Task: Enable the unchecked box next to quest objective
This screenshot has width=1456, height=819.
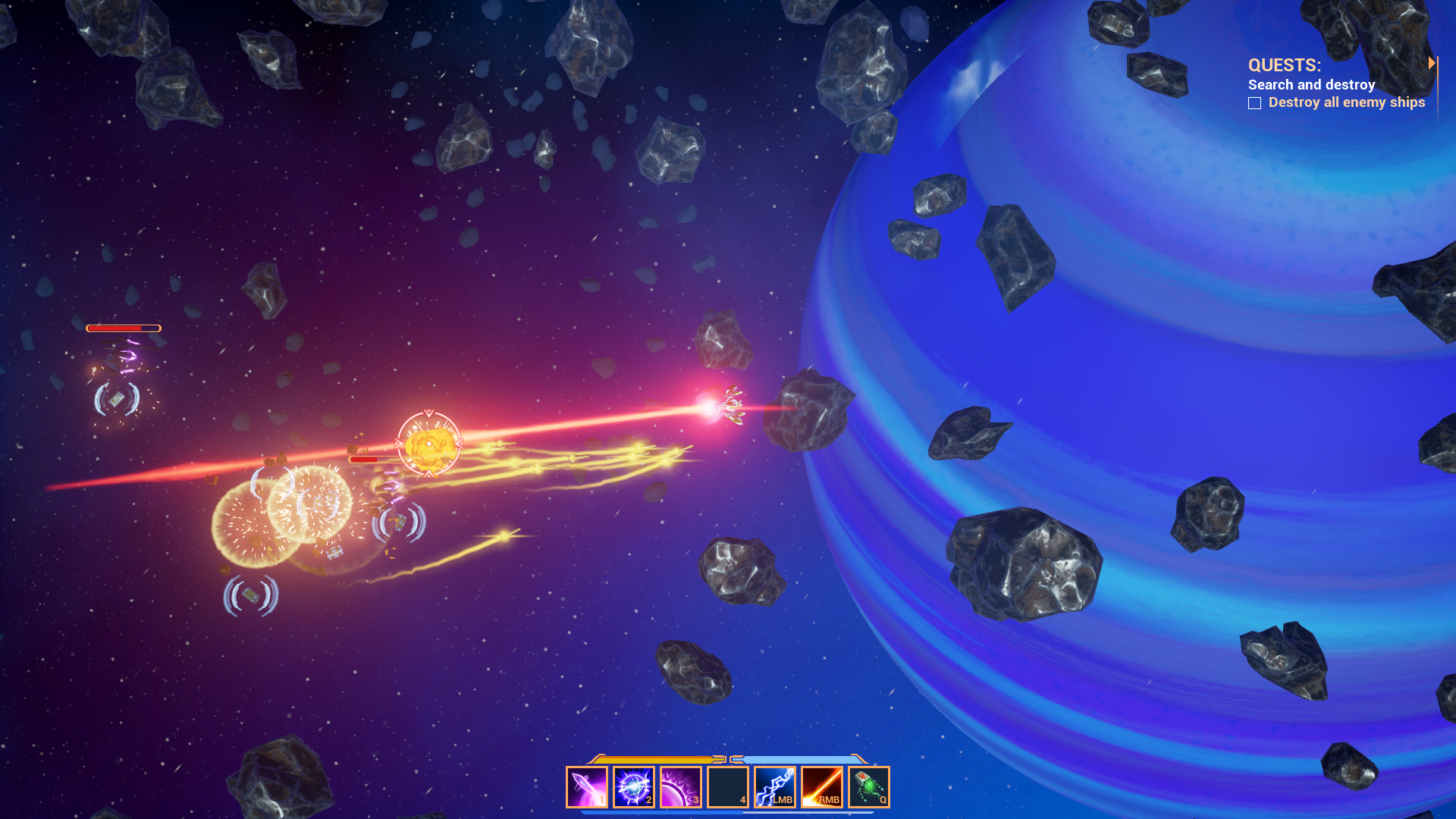Action: click(x=1255, y=103)
